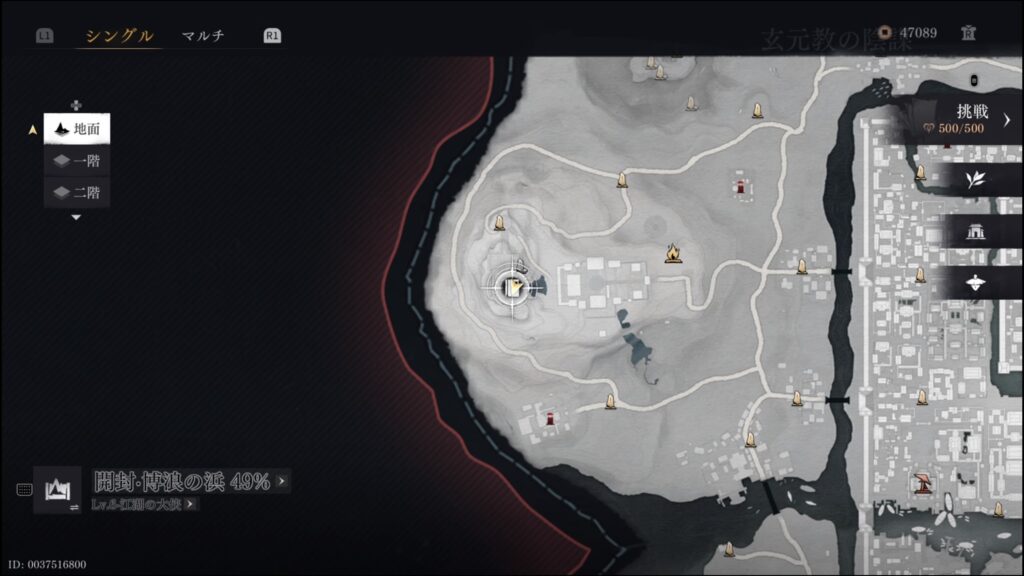The width and height of the screenshot is (1024, 576).
Task: Select the シングル tab
Action: coord(119,36)
